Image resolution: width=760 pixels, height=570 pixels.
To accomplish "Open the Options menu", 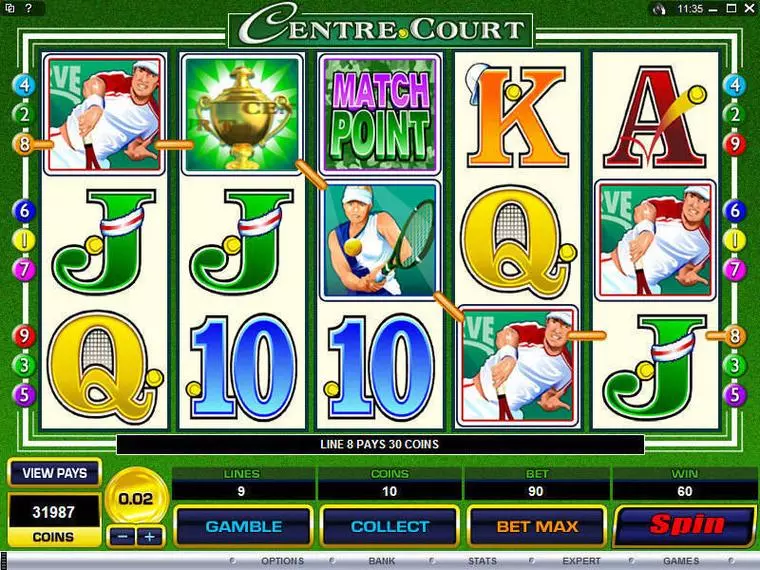I will 281,562.
